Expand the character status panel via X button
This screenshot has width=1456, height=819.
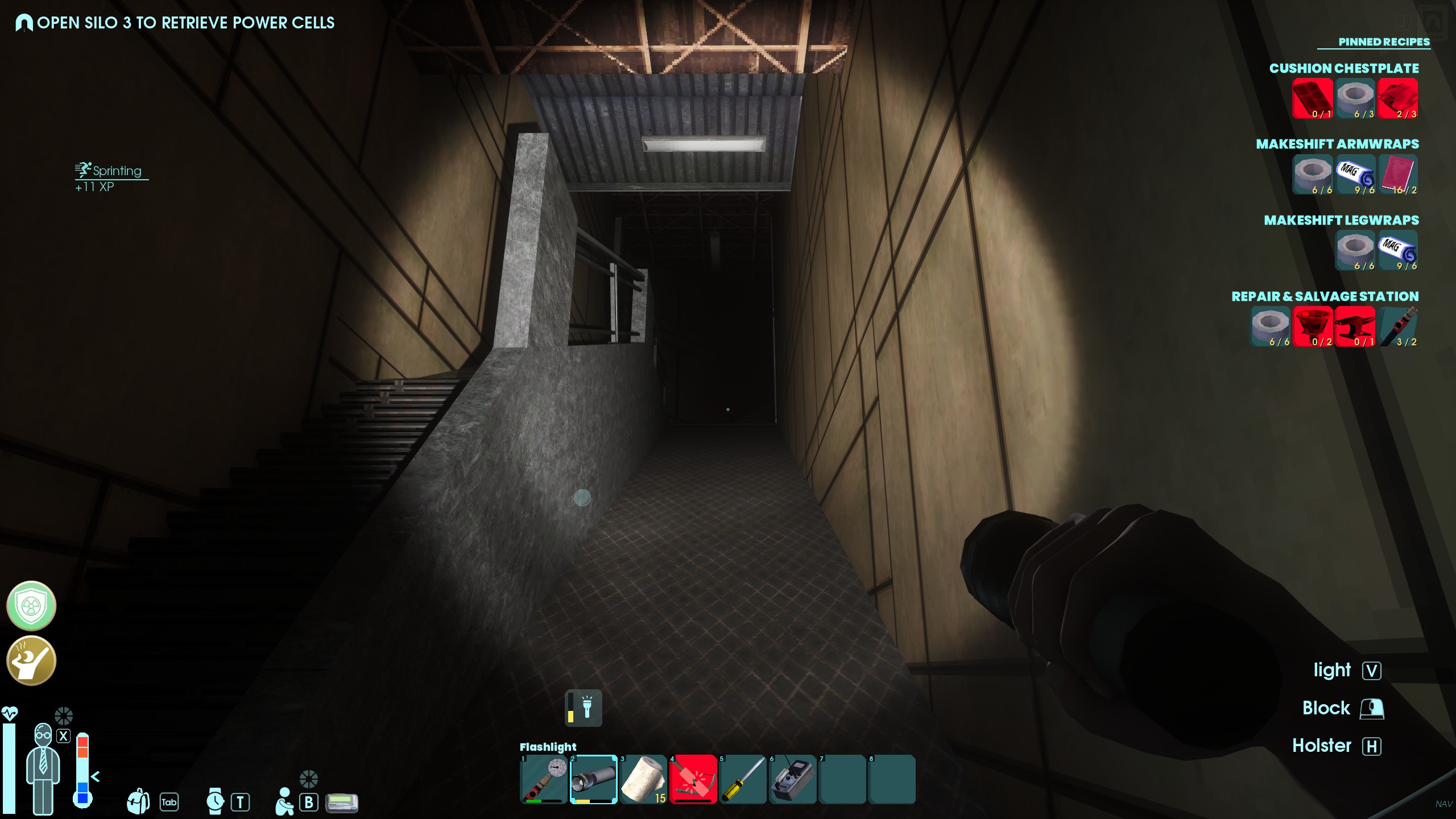(x=64, y=735)
